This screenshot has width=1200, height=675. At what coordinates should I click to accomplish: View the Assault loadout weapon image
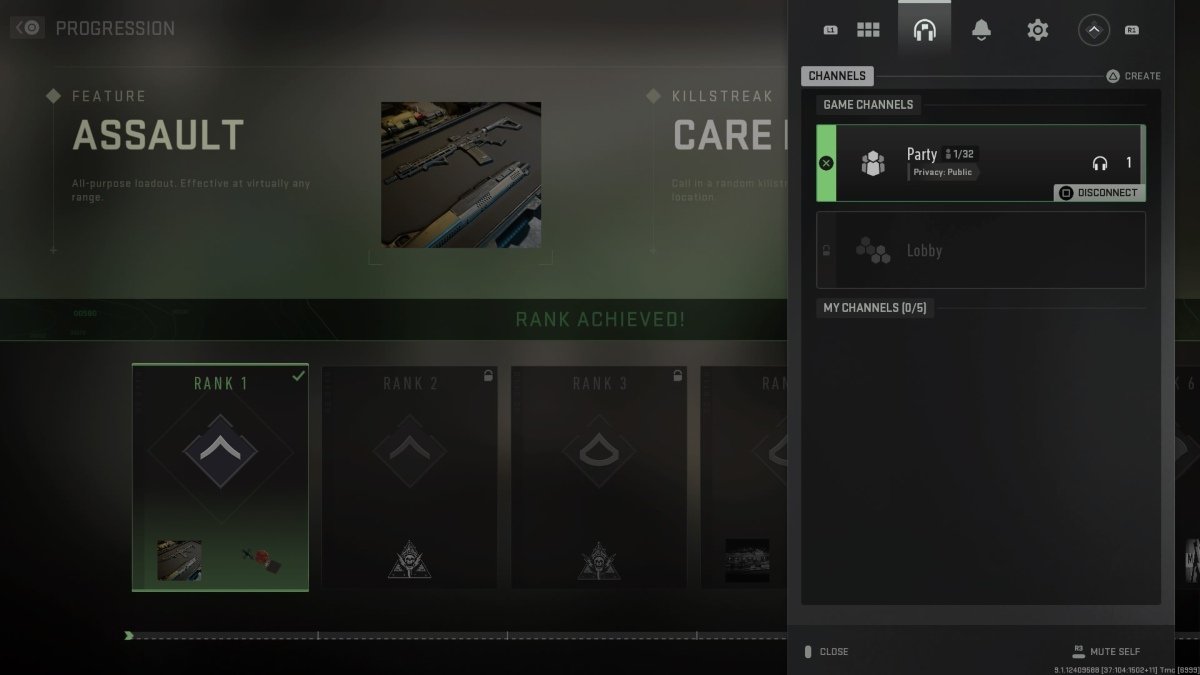(x=461, y=174)
